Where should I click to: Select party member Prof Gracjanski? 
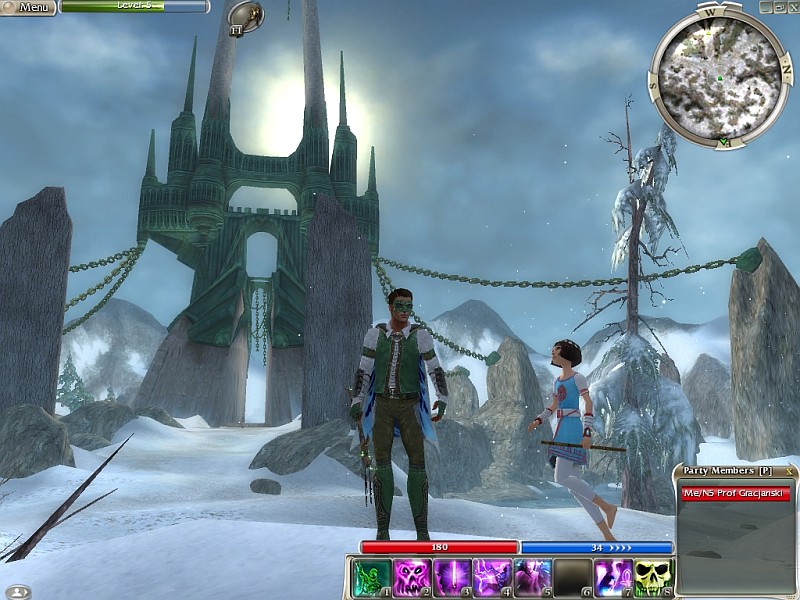[735, 492]
